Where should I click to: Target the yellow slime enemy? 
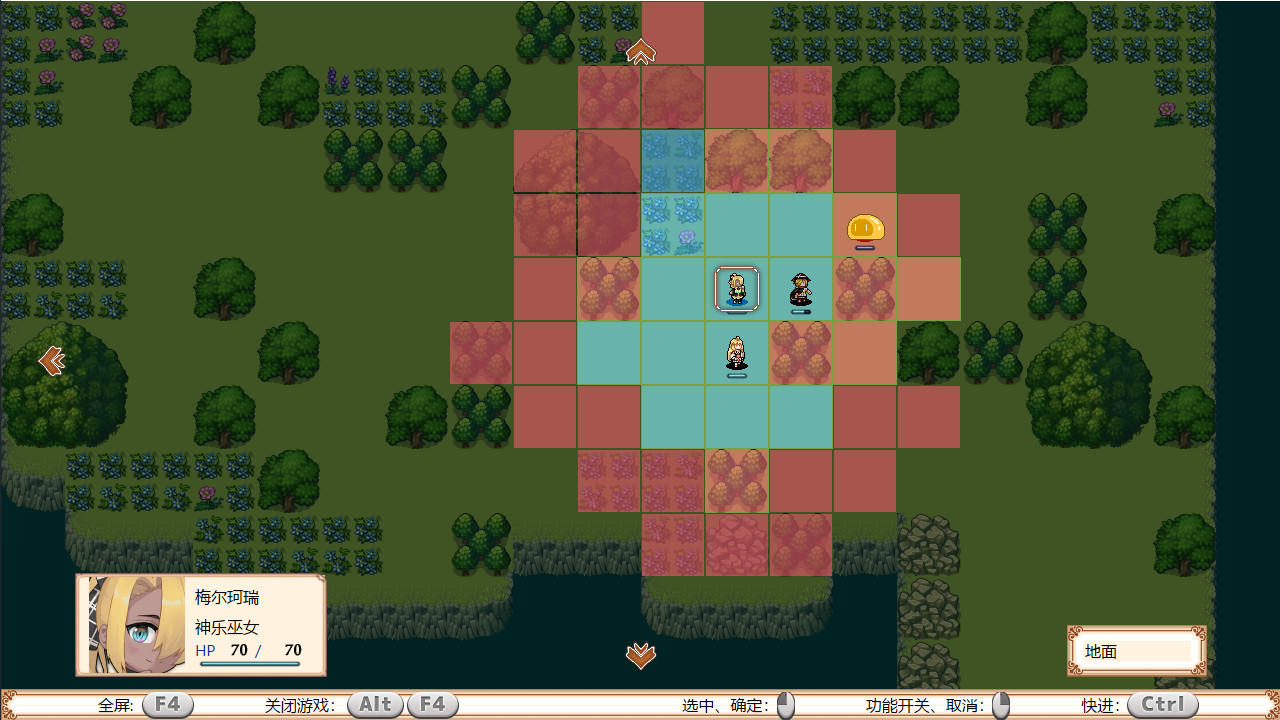(x=865, y=229)
